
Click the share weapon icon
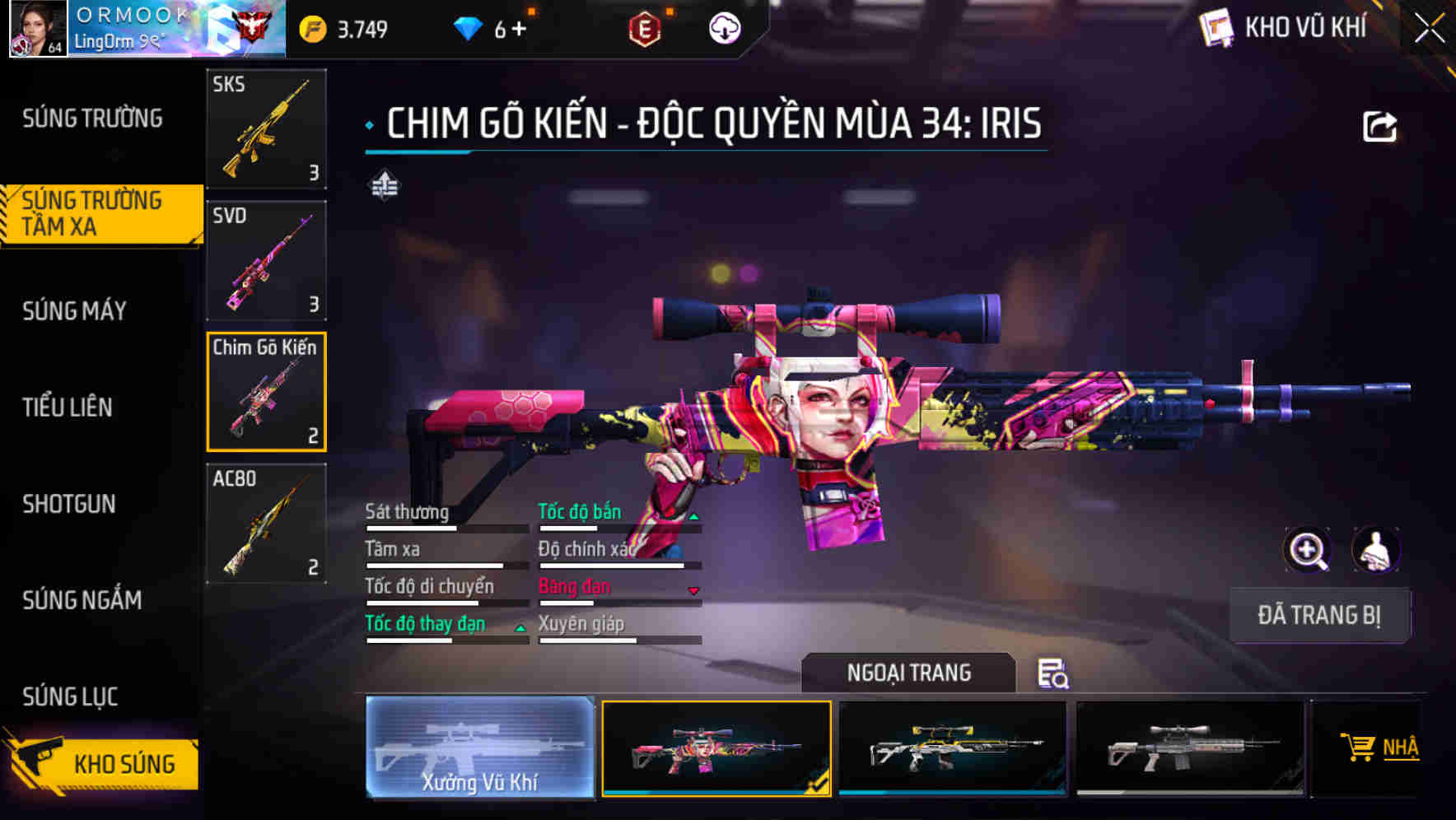click(x=1380, y=124)
